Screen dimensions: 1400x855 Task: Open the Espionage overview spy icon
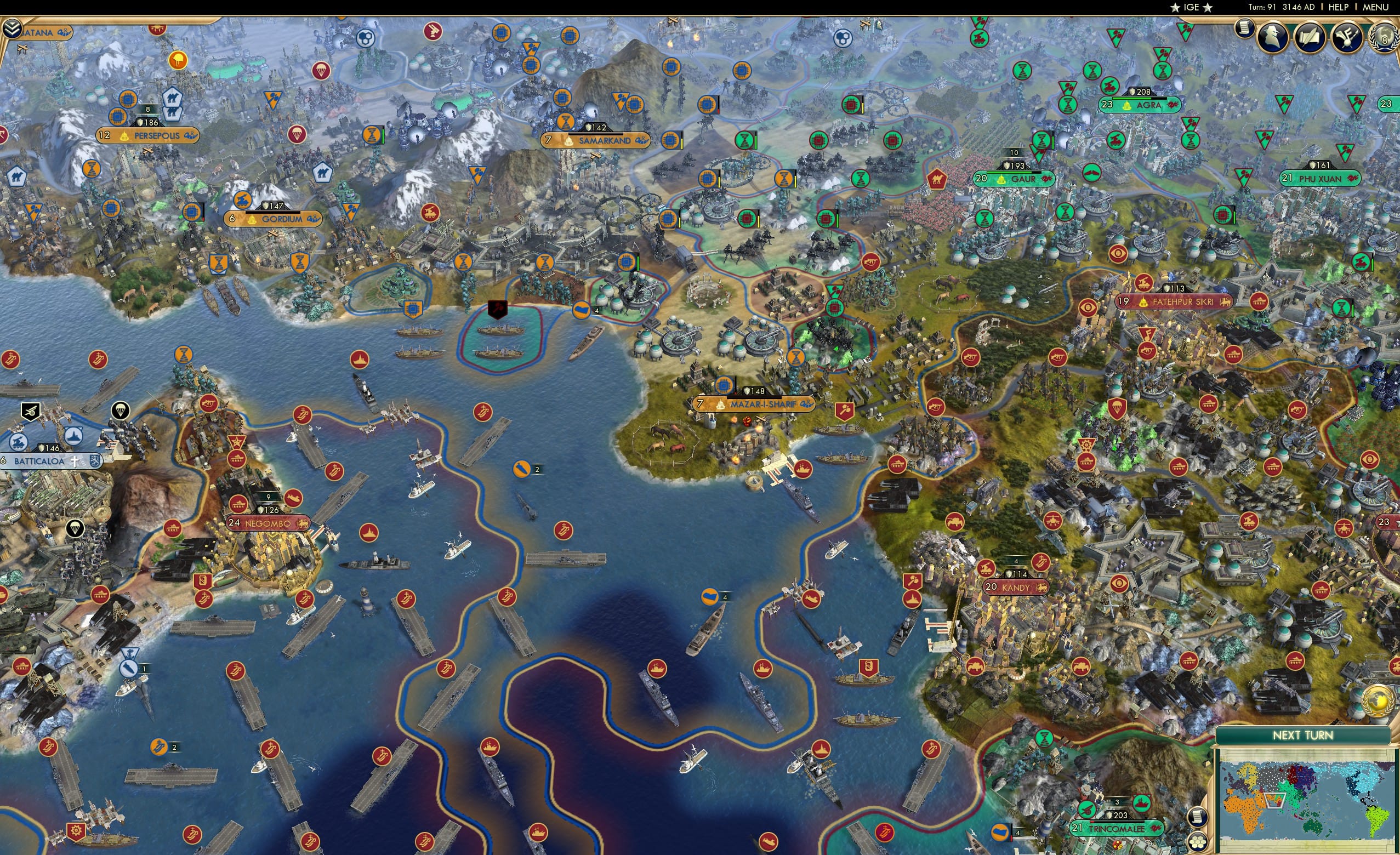tap(1273, 37)
